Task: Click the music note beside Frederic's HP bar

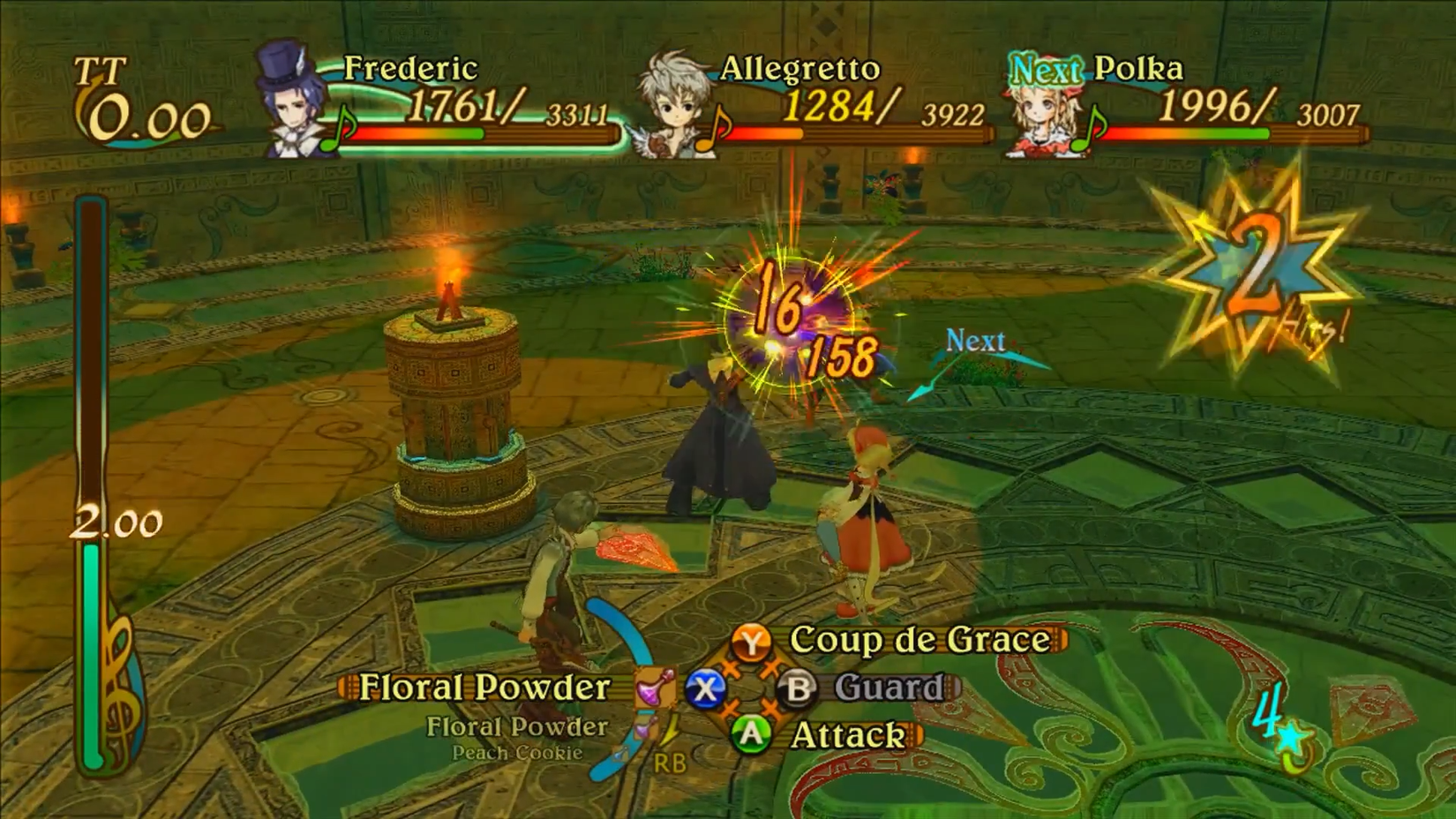Action: click(x=337, y=132)
